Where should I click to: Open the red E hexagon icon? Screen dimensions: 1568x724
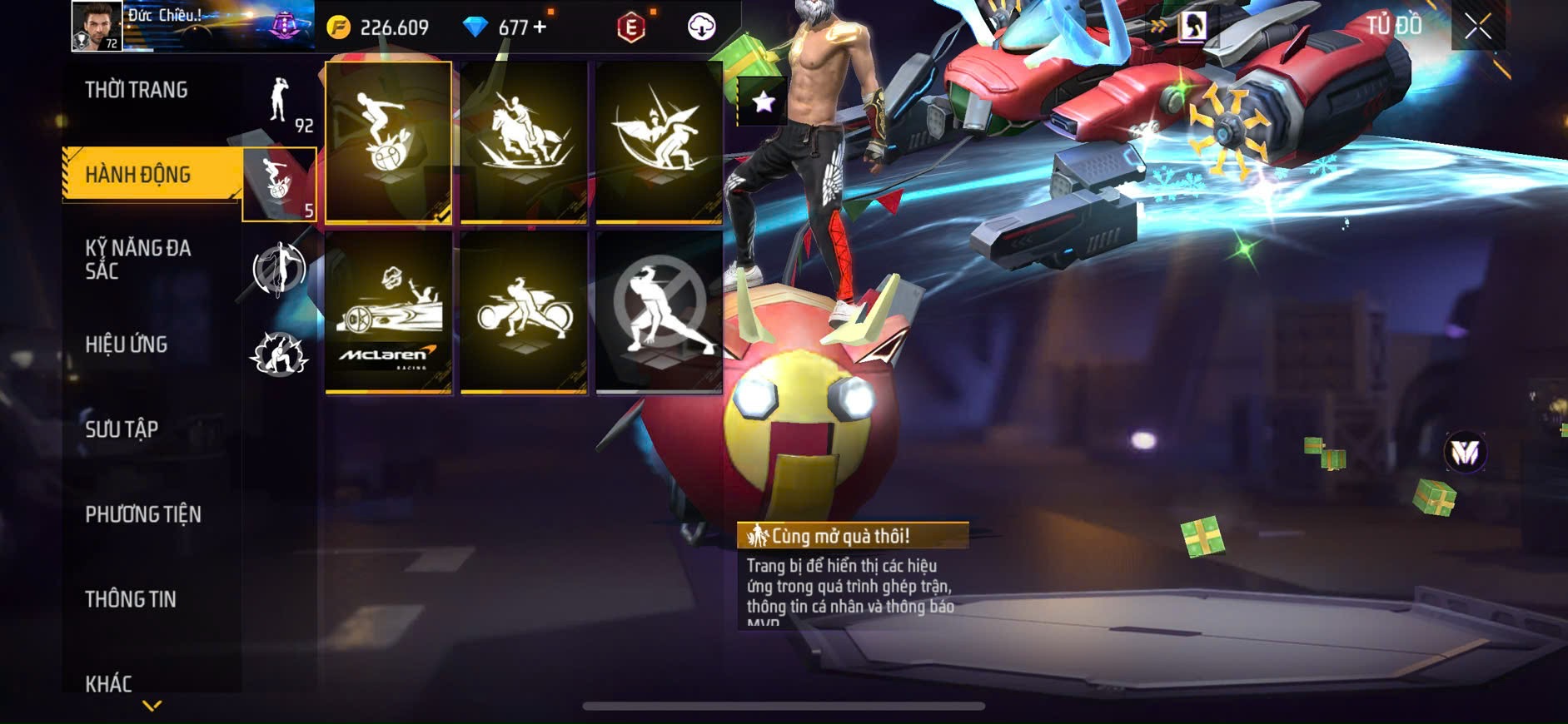coord(631,27)
